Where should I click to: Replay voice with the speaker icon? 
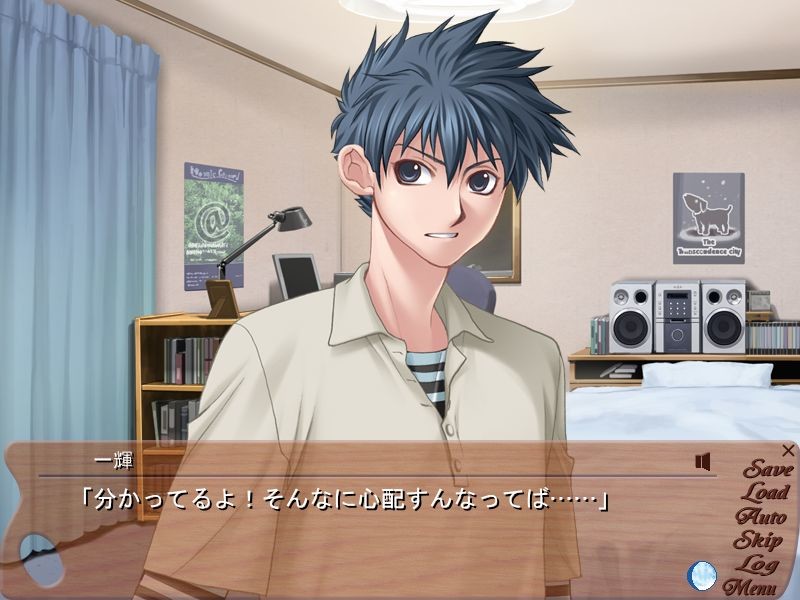(703, 461)
